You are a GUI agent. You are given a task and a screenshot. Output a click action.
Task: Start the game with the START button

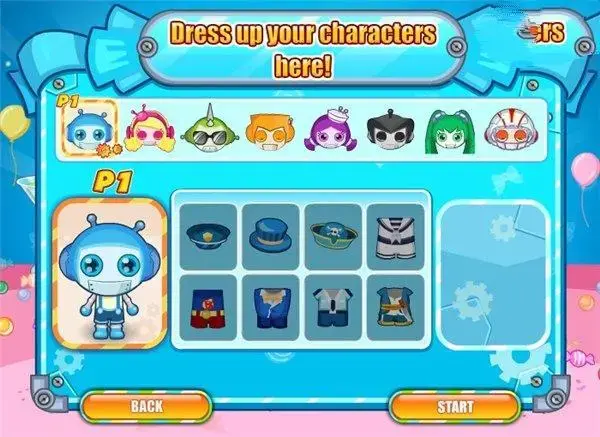click(x=454, y=406)
